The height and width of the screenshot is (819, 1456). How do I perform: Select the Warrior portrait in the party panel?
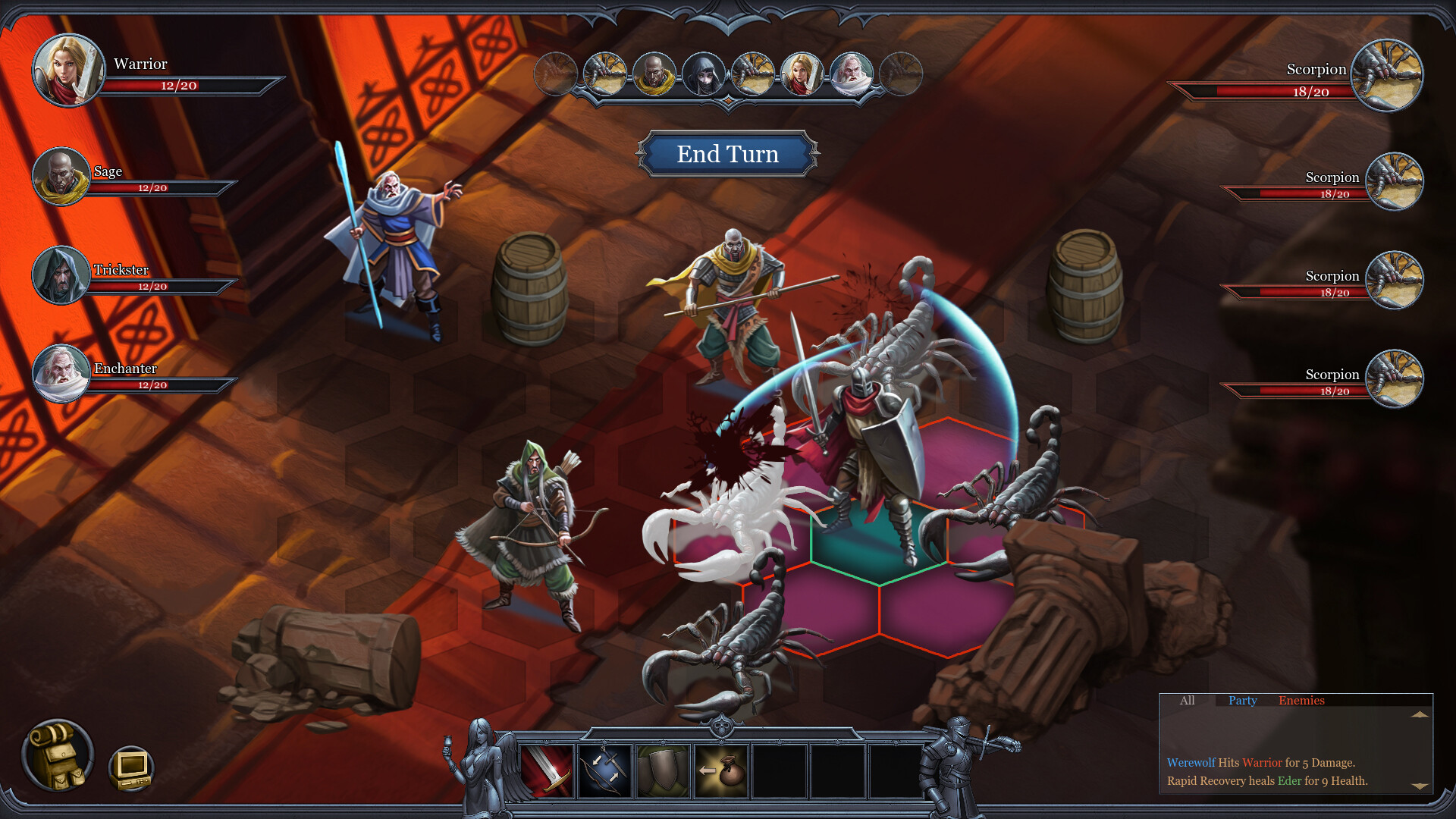(x=68, y=71)
